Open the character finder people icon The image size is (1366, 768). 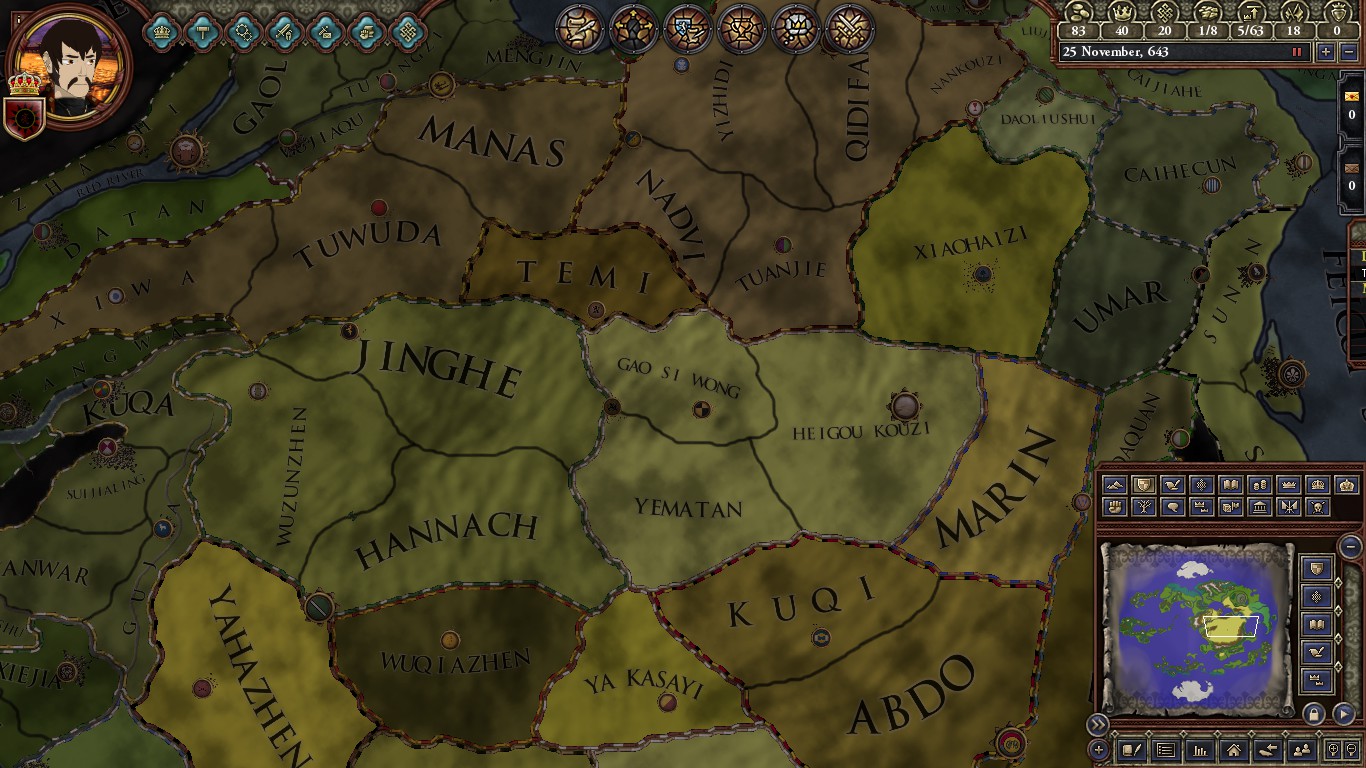coord(1302,749)
